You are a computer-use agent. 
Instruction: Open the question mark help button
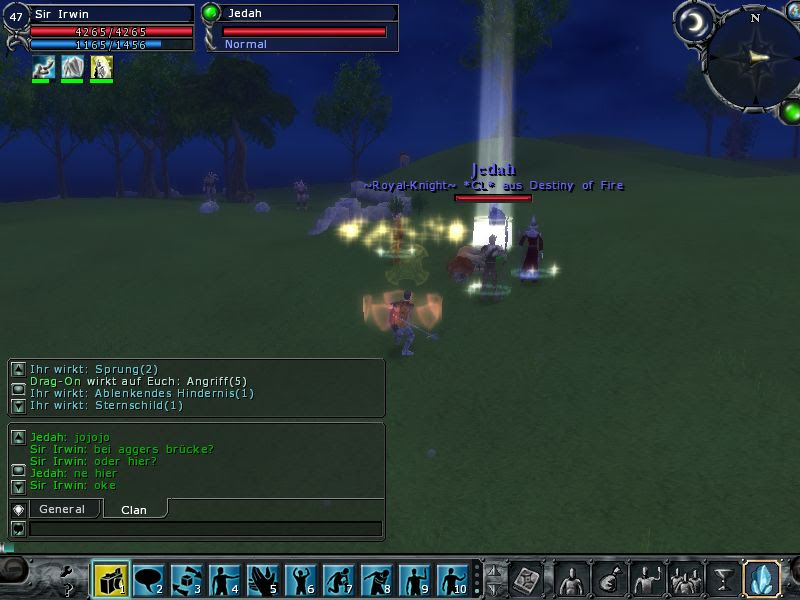click(x=68, y=589)
